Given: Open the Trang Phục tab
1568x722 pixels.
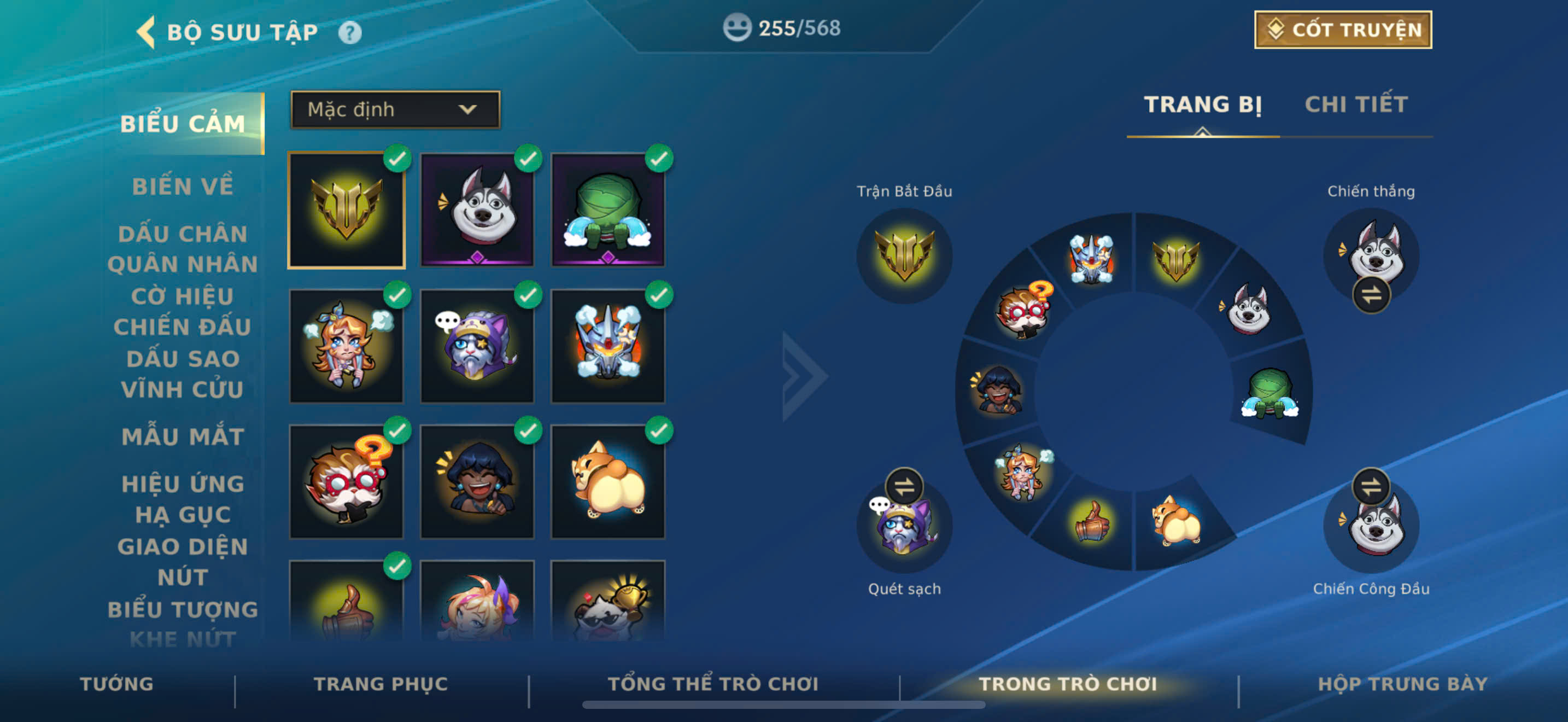Looking at the screenshot, I should tap(381, 684).
